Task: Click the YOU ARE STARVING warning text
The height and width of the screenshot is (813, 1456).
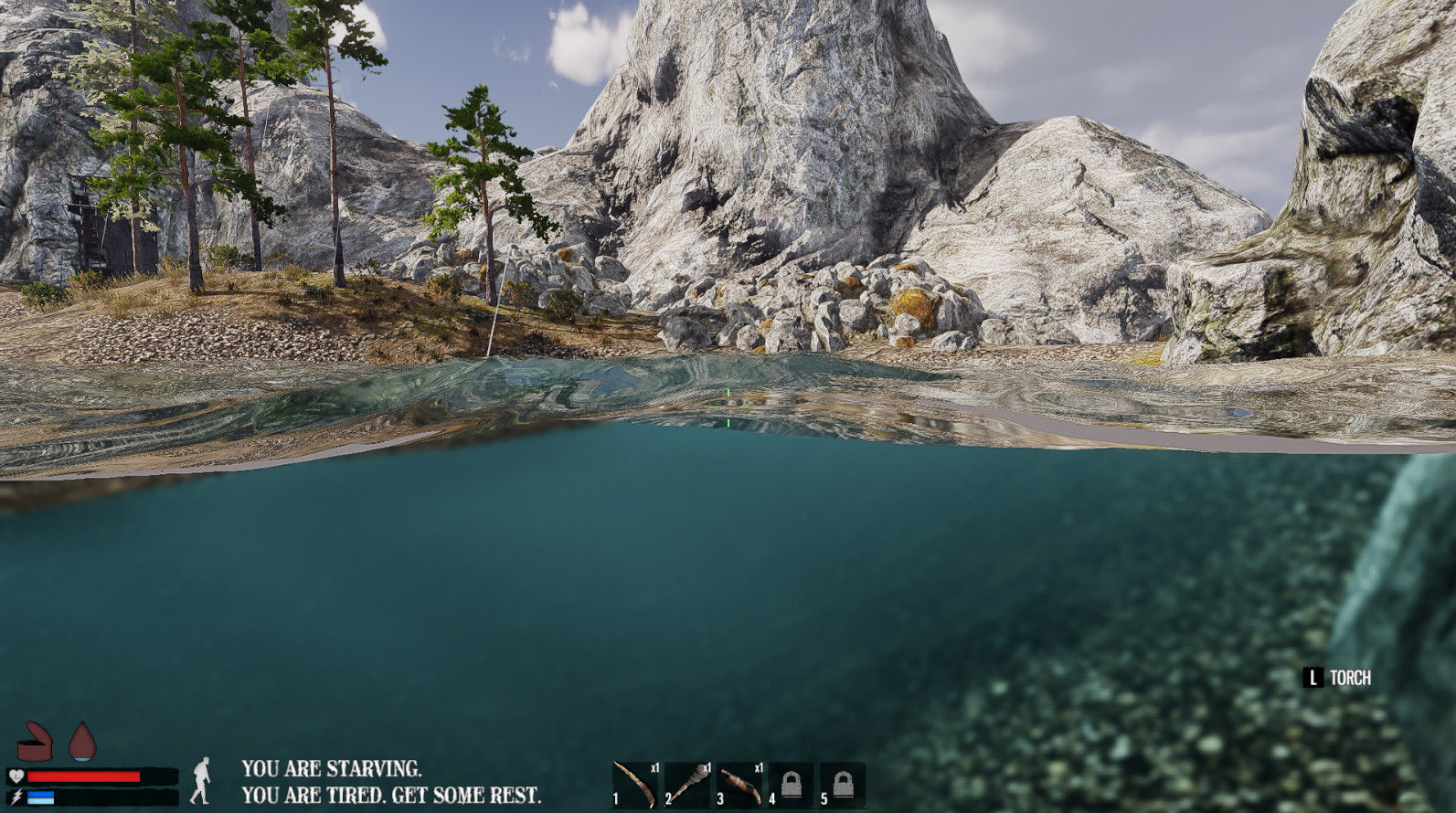Action: pos(332,769)
